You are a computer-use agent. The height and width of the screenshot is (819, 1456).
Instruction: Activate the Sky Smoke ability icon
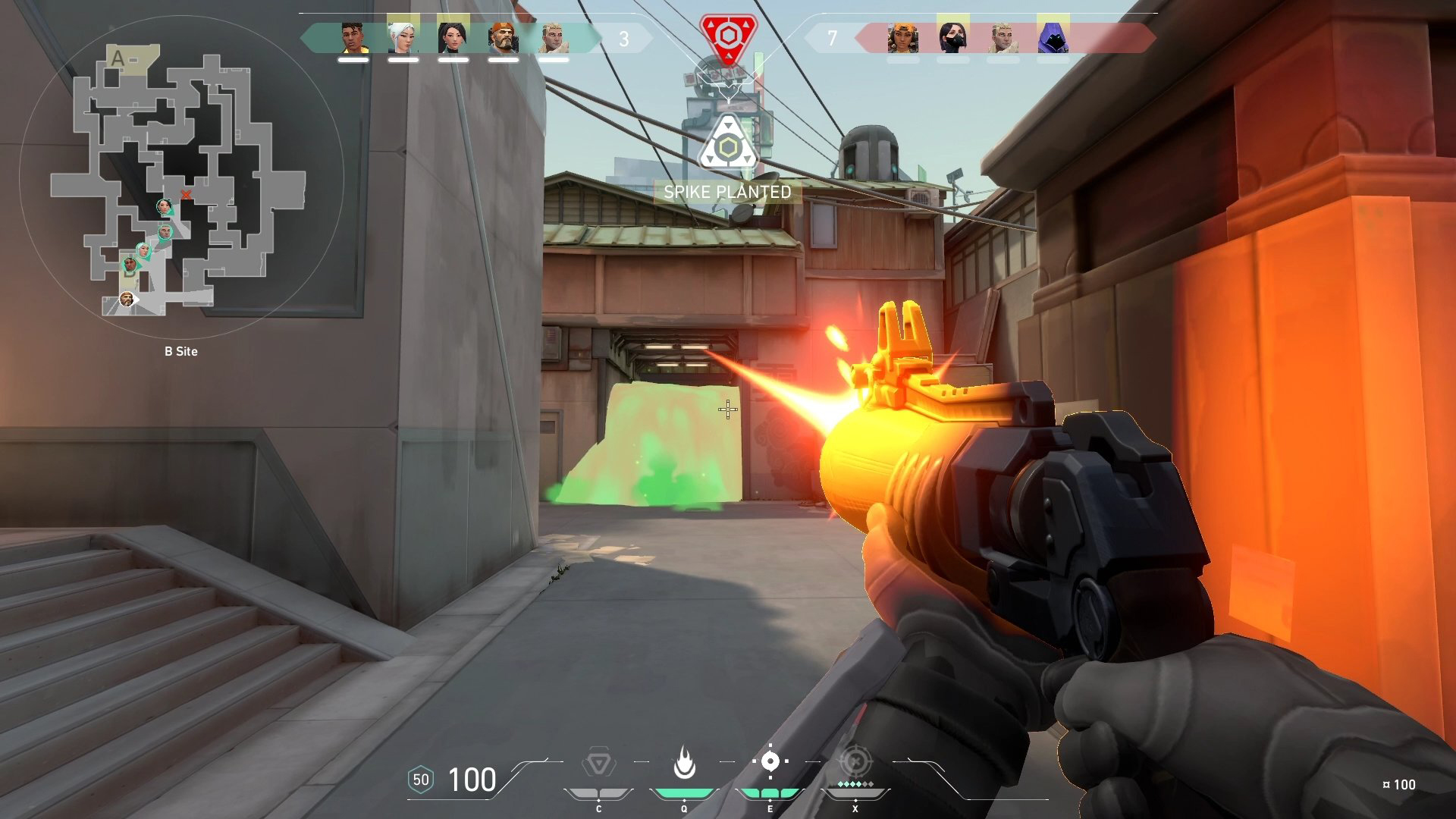point(770,761)
